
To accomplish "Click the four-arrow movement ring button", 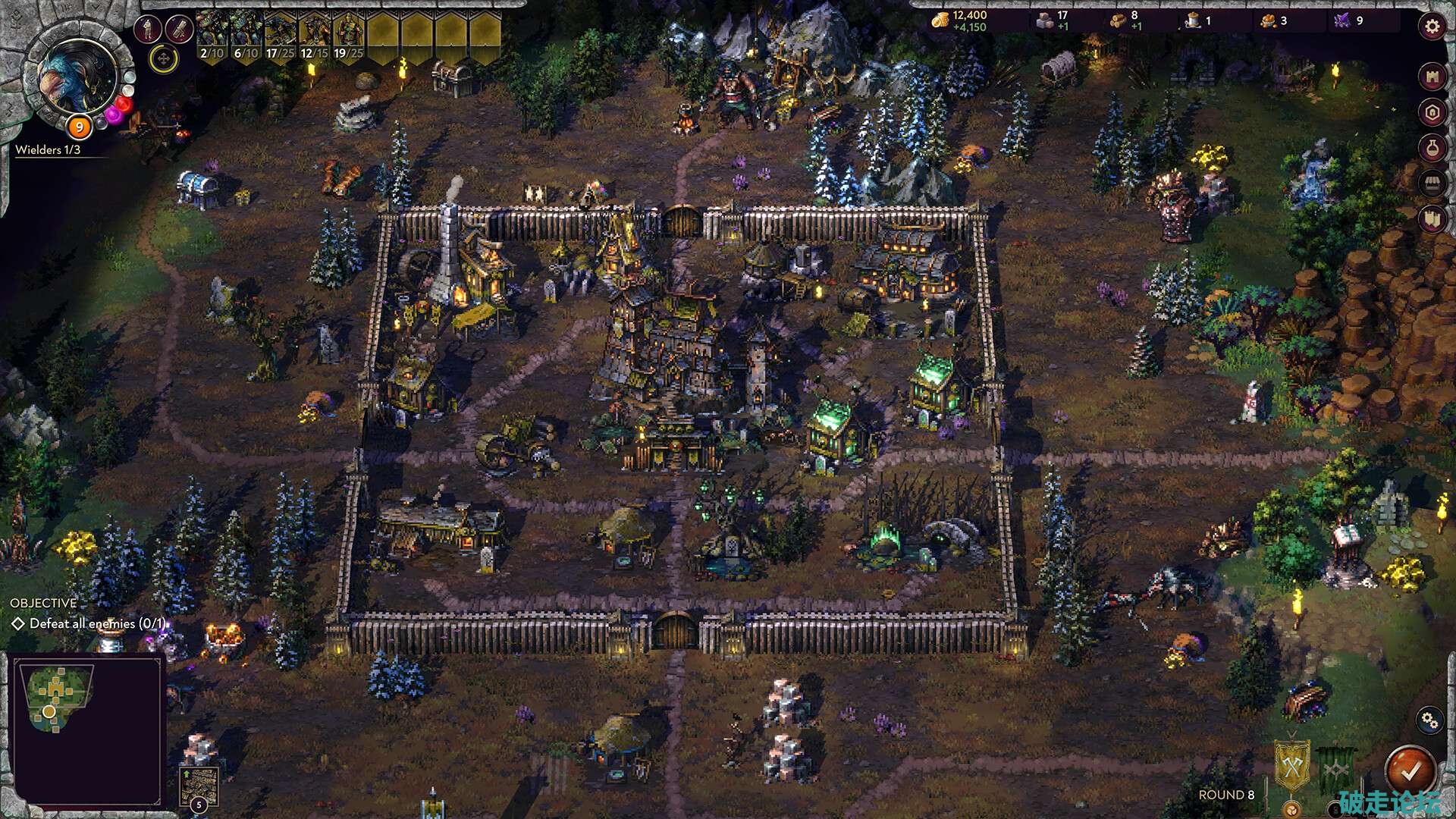I will tap(163, 58).
